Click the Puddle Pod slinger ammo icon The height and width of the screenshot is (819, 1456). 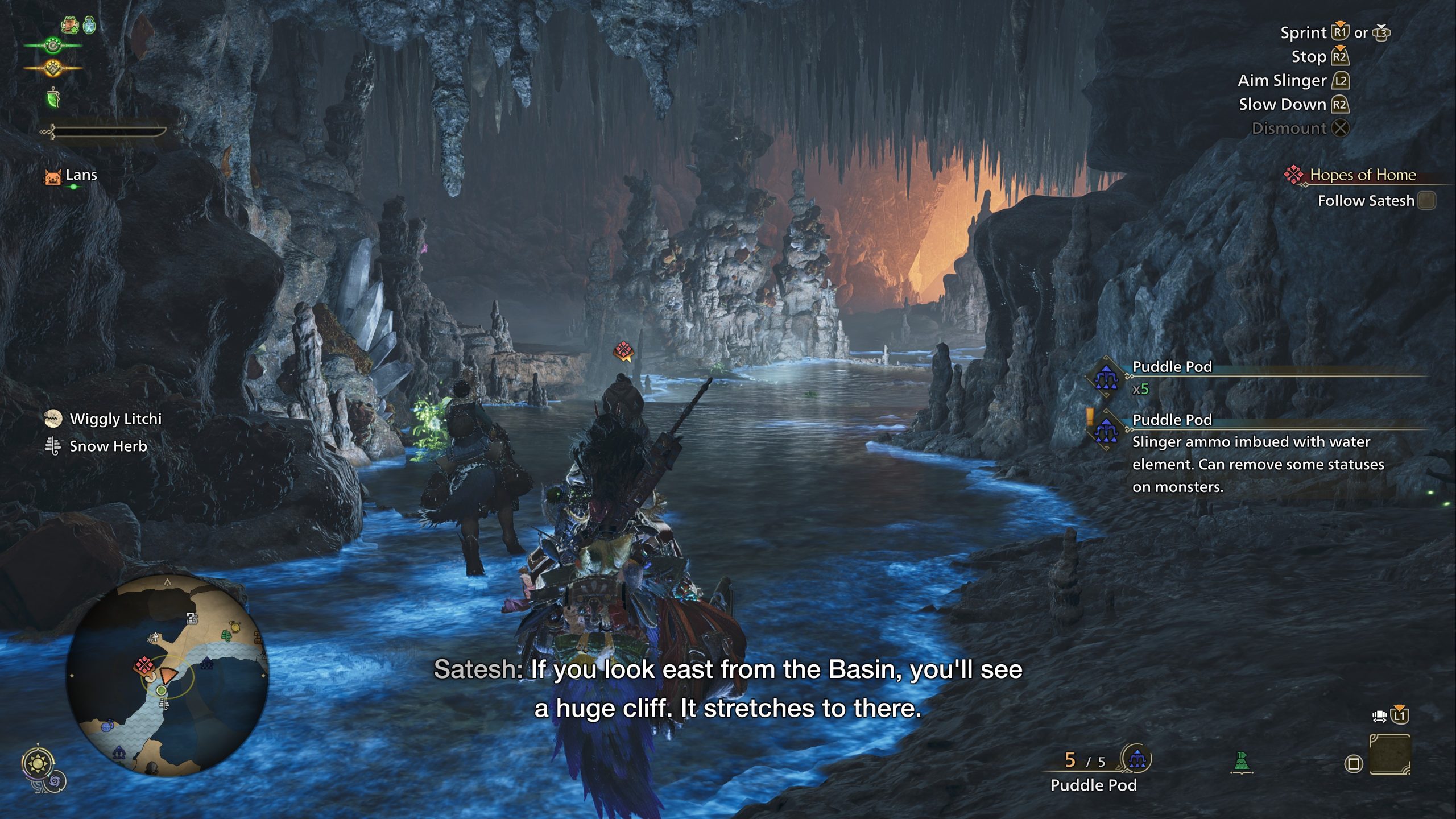pyautogui.click(x=1136, y=759)
